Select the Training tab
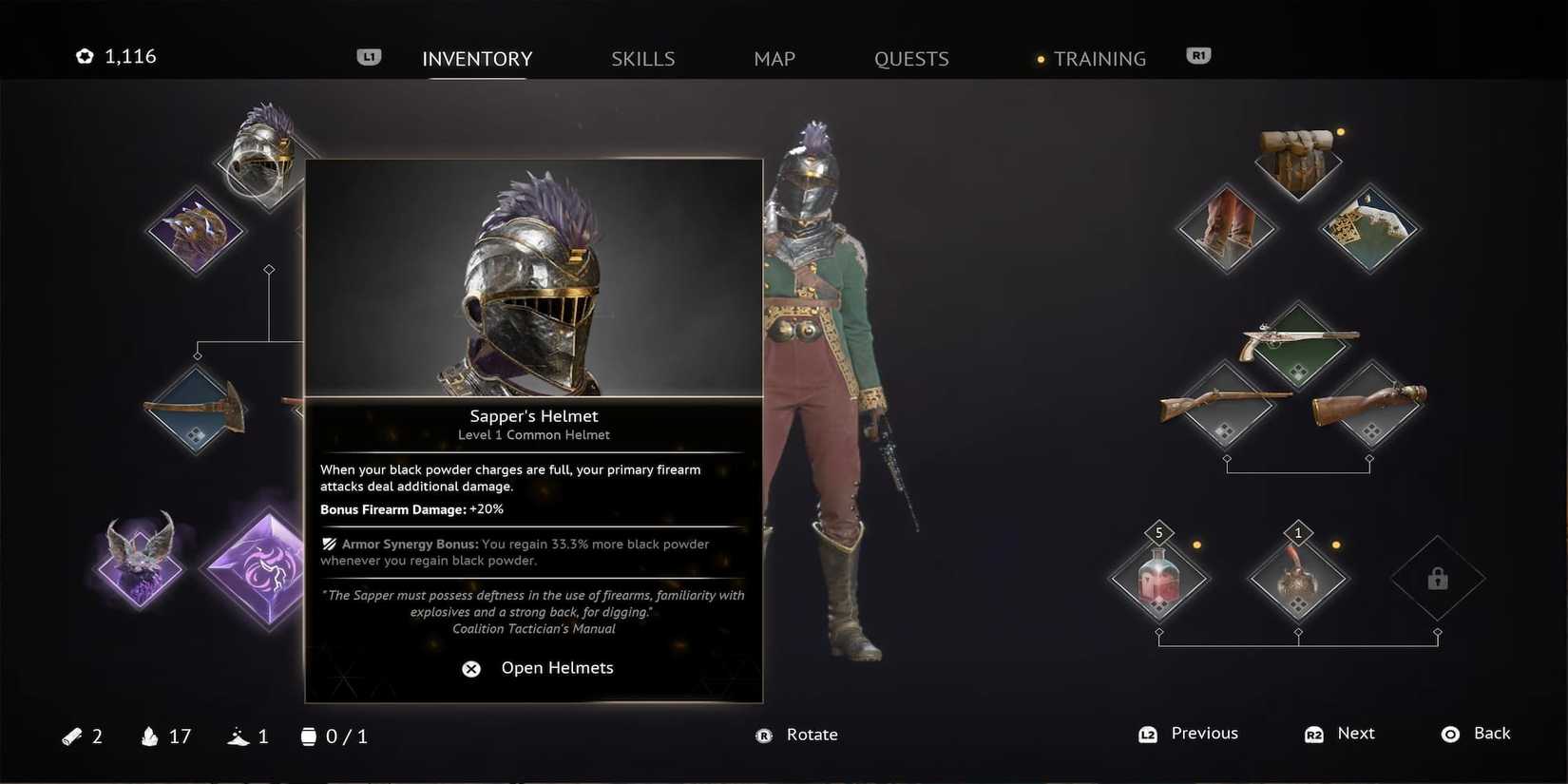The image size is (1568, 784). coord(1100,58)
